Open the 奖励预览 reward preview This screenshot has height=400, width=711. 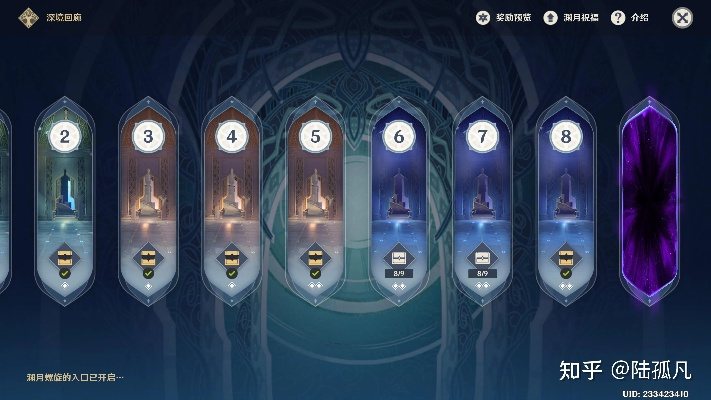(x=504, y=18)
